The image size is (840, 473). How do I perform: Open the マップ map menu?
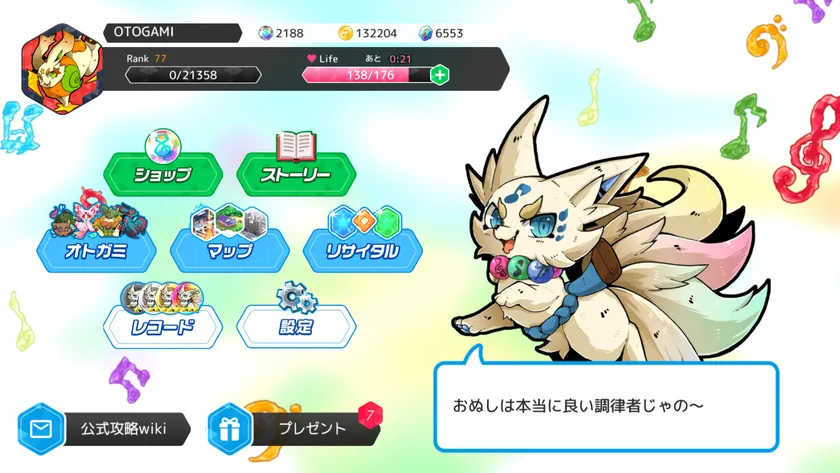click(230, 250)
